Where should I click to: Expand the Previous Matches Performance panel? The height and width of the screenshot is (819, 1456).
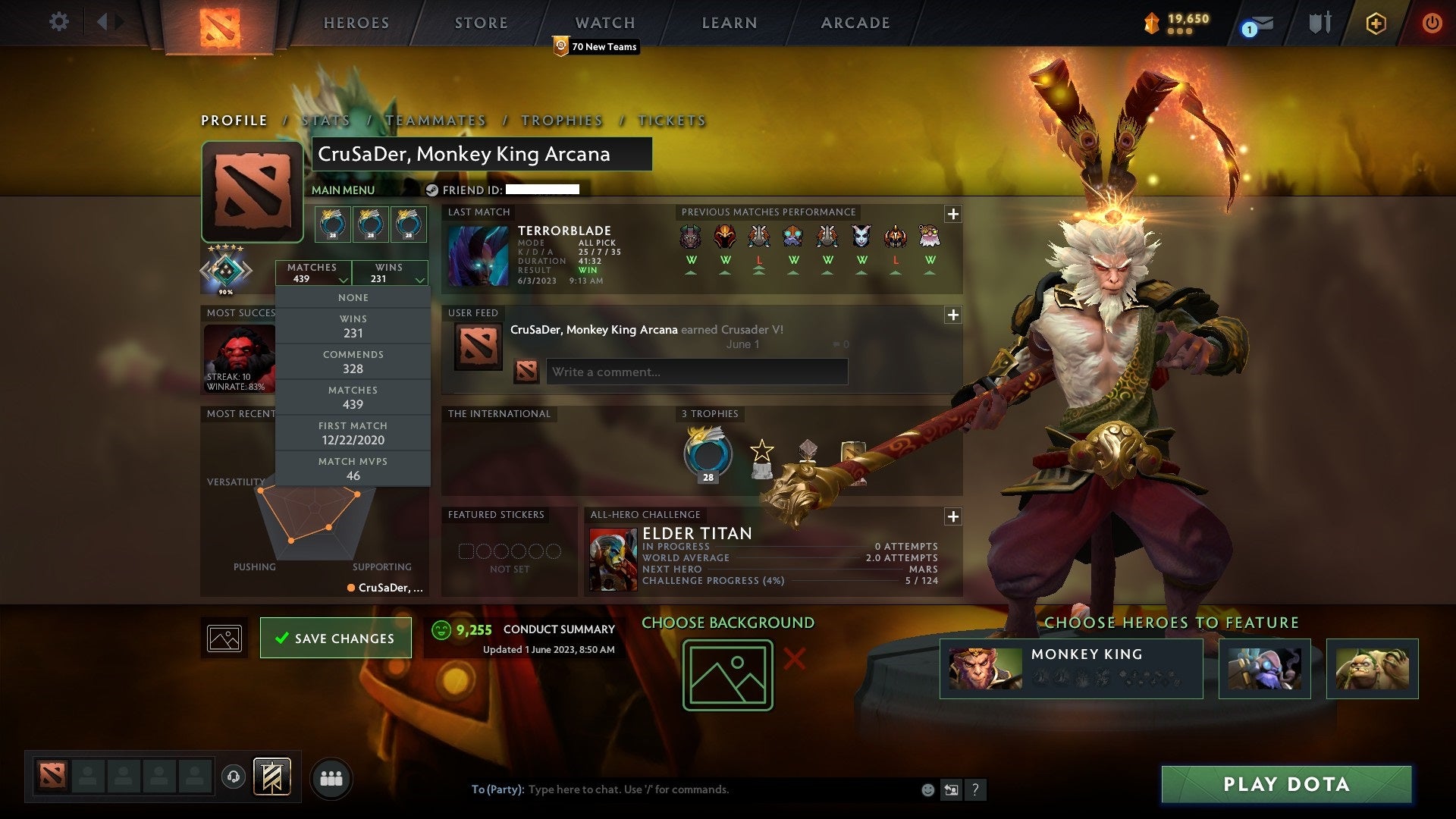pyautogui.click(x=952, y=215)
